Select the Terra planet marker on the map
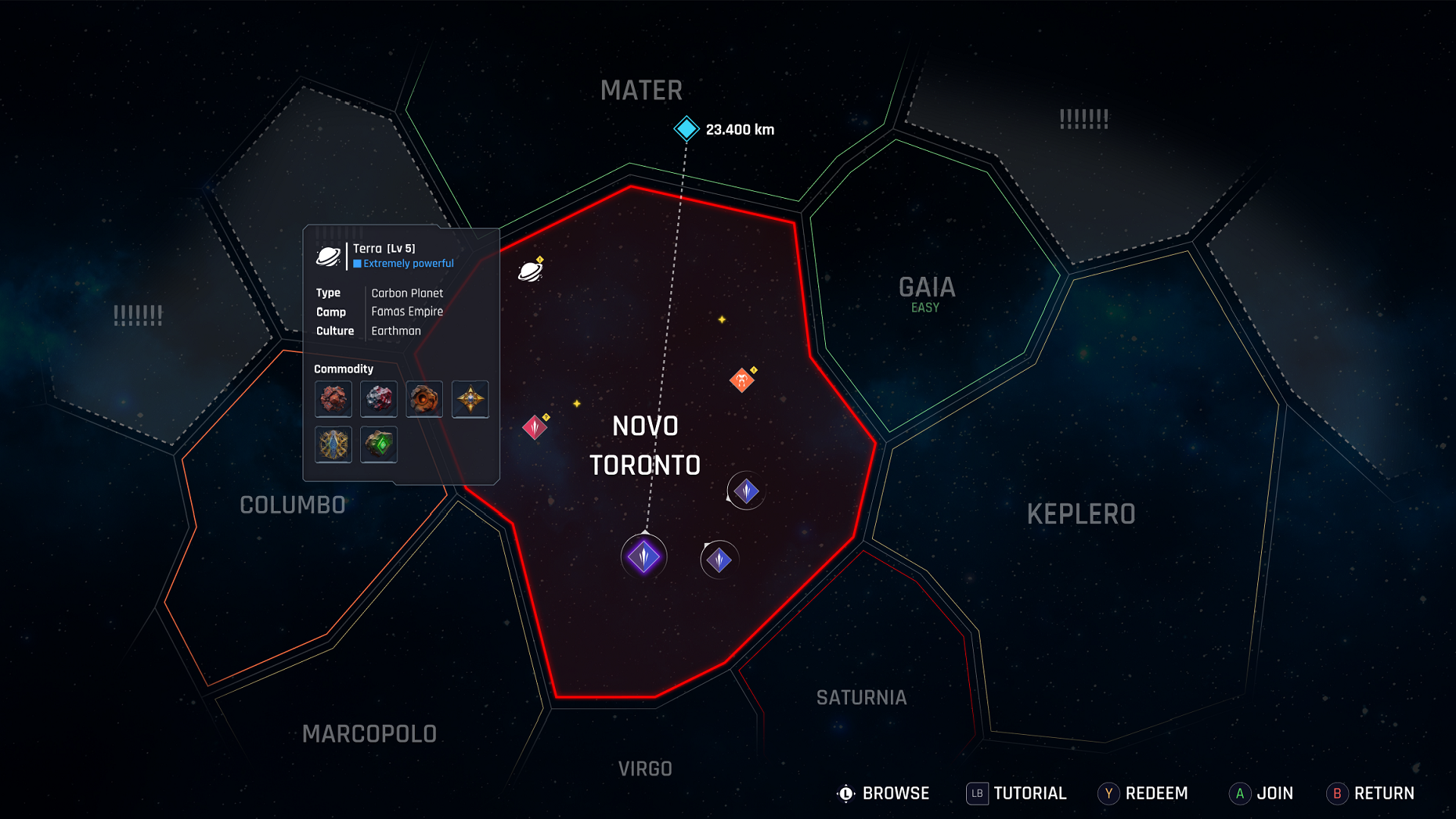 pyautogui.click(x=530, y=271)
